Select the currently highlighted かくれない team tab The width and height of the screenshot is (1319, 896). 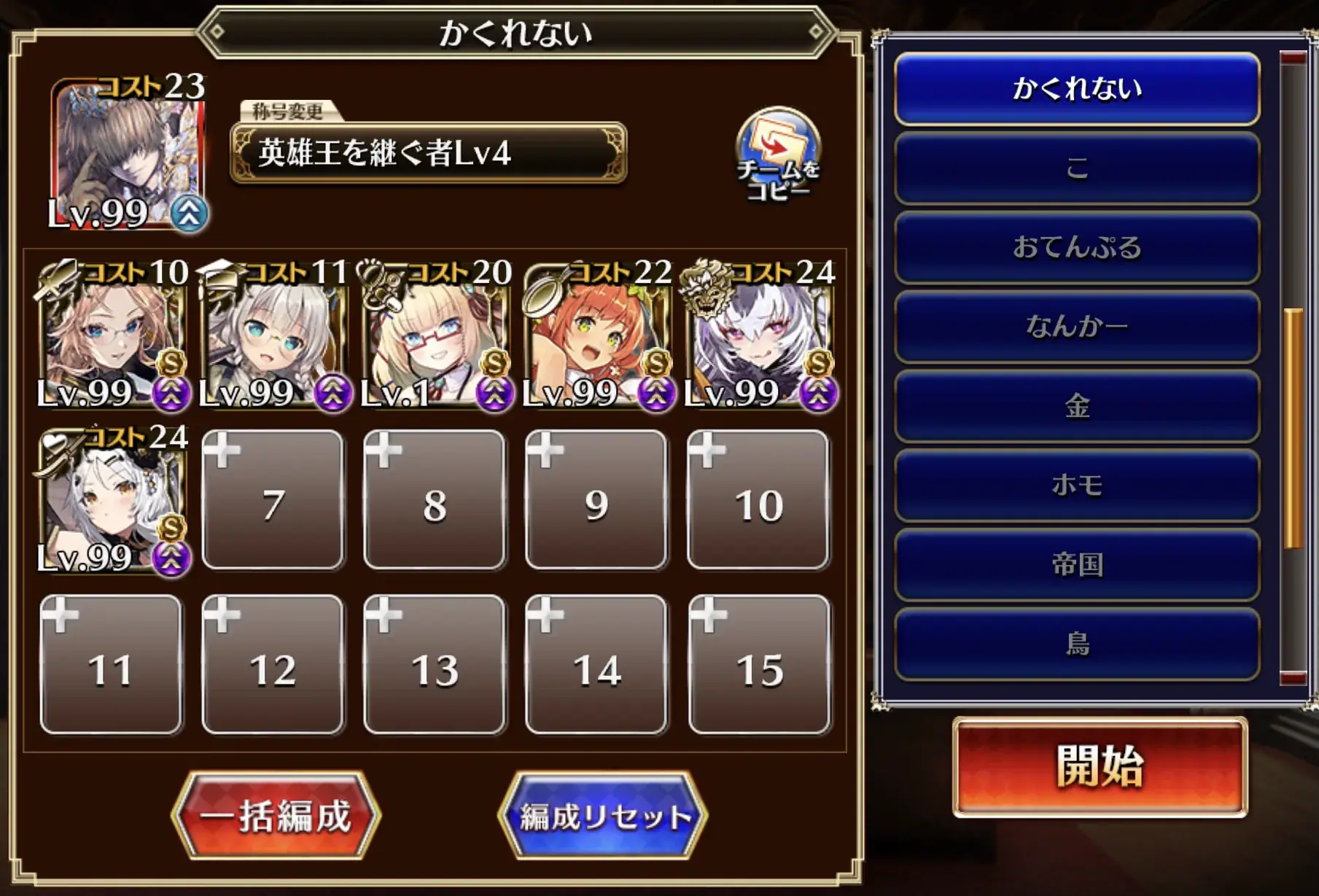pos(1076,89)
